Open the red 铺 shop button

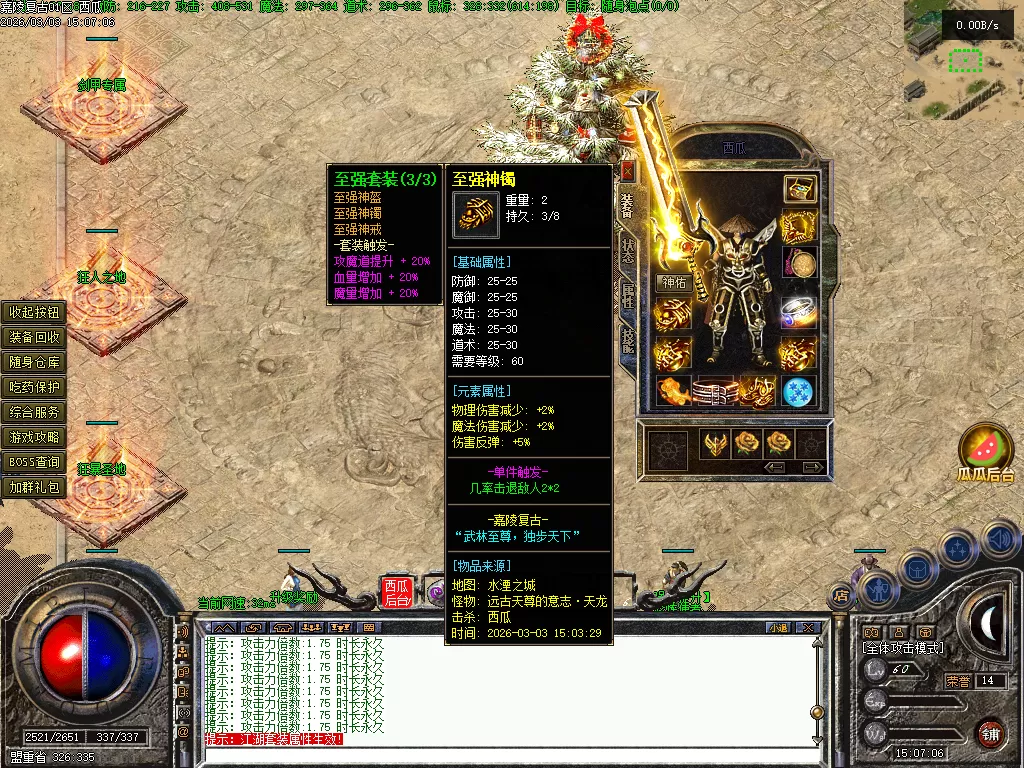tap(989, 732)
